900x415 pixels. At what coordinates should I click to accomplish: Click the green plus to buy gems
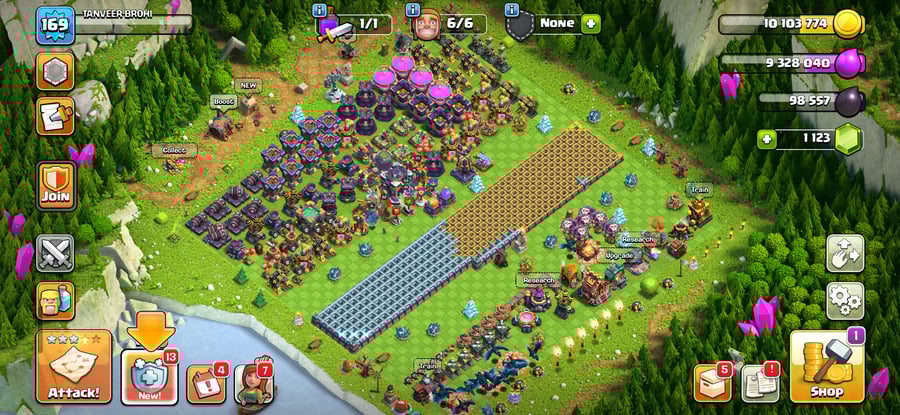pyautogui.click(x=767, y=138)
